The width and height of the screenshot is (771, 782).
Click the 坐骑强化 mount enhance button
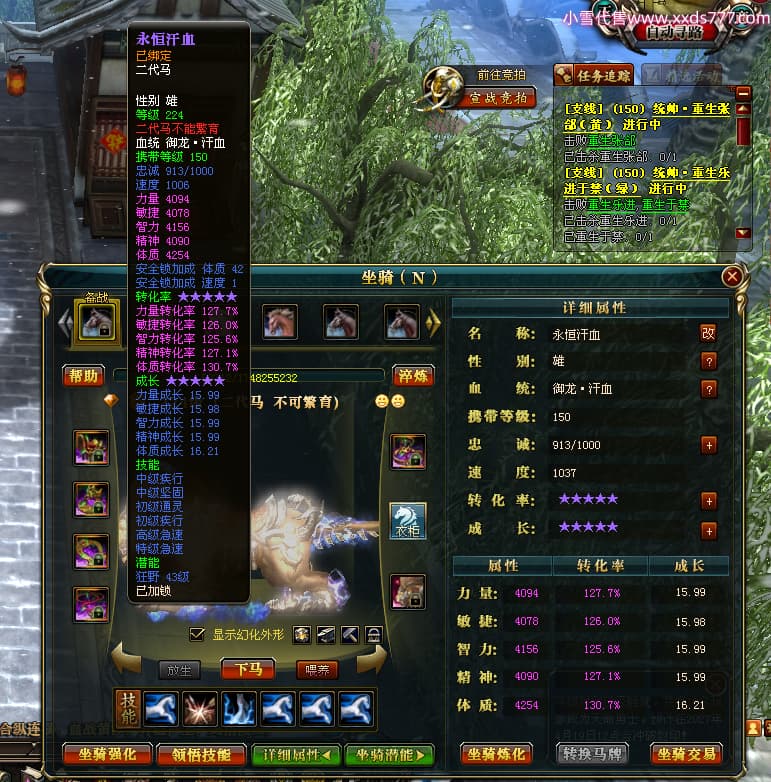click(x=100, y=755)
